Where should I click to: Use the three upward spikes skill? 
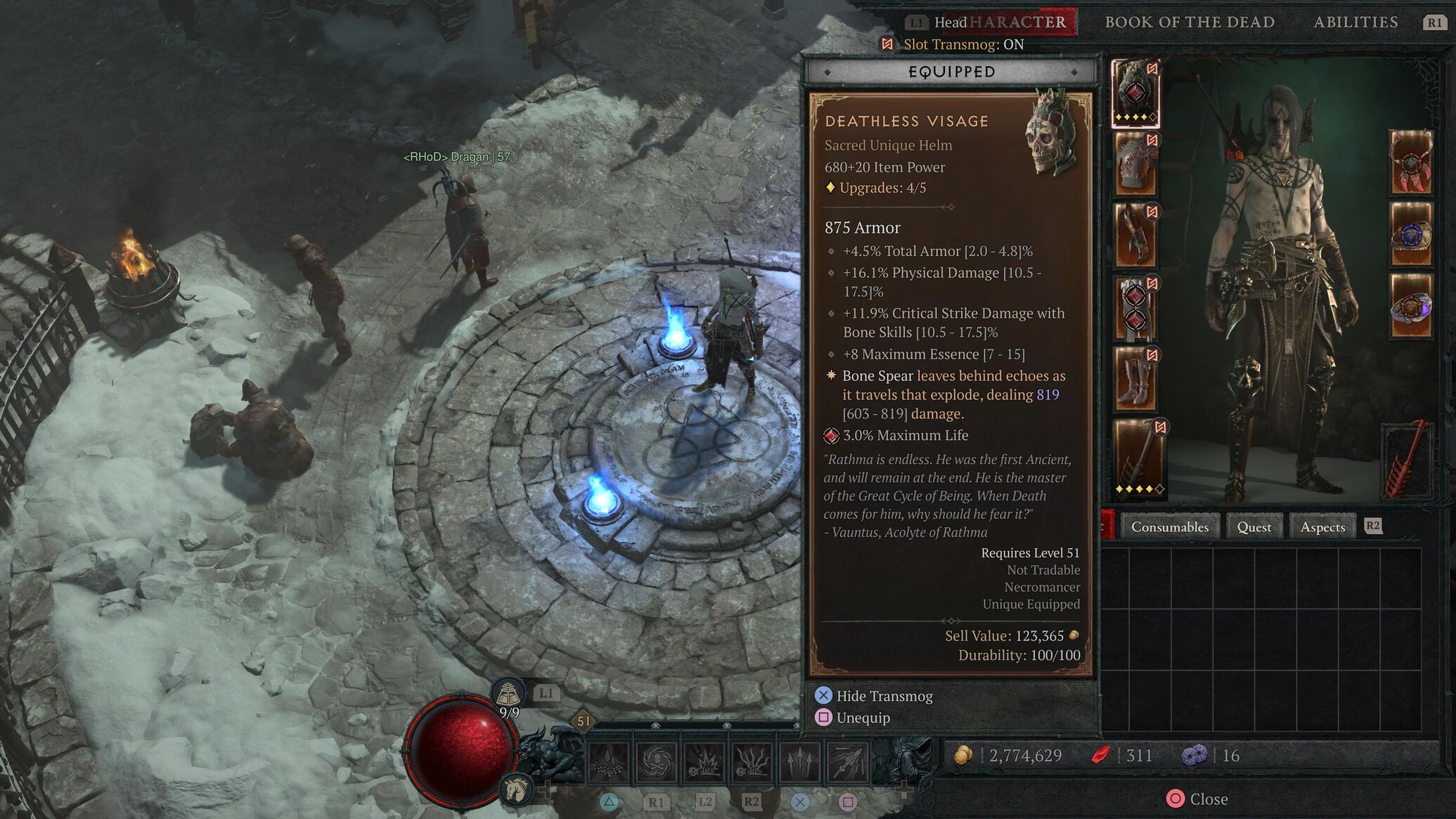(x=800, y=761)
